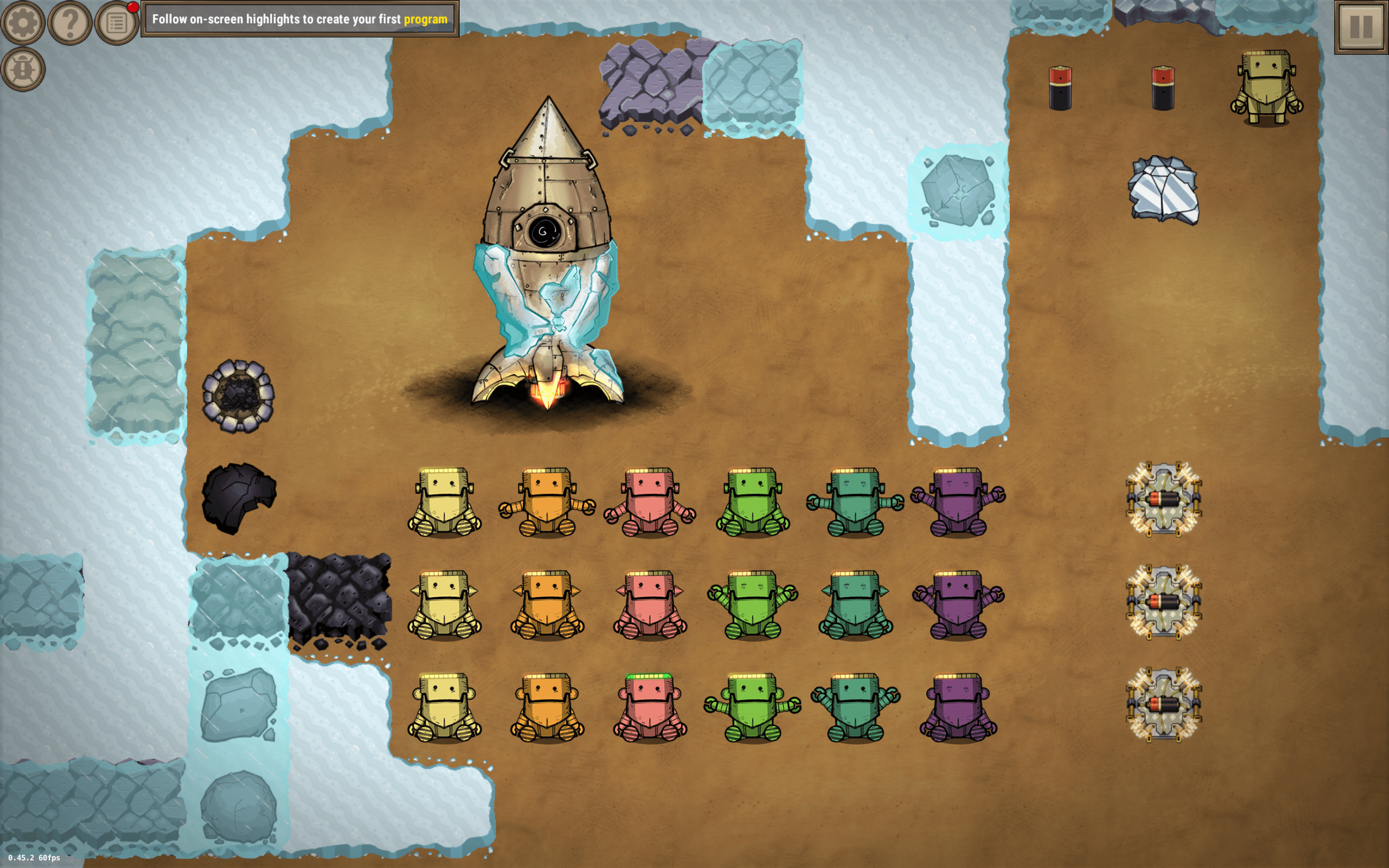Open the settings gear menu
Screen dimensions: 1389x868
tap(23, 23)
